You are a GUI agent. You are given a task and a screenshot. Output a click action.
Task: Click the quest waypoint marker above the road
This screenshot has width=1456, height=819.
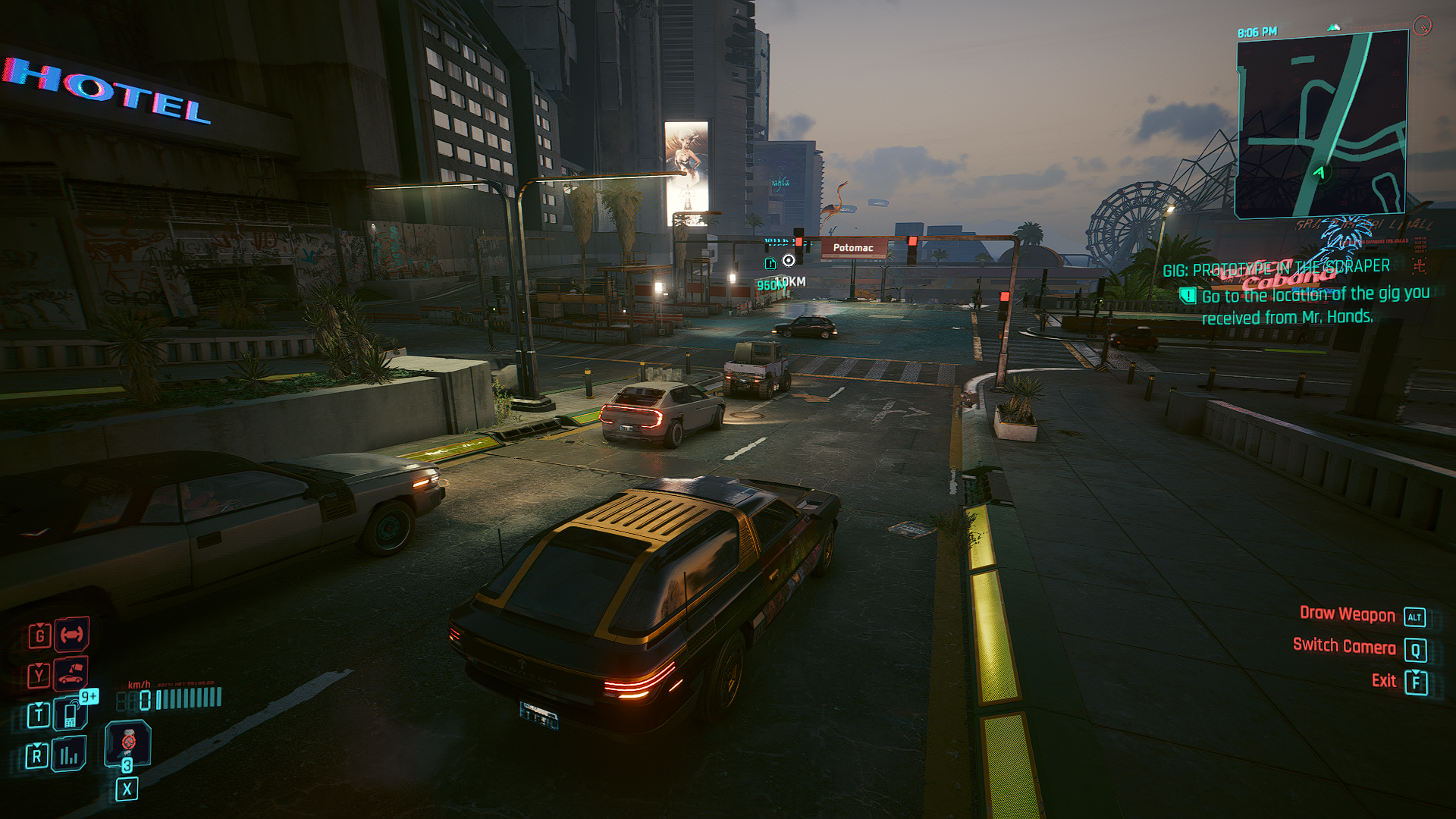point(789,261)
